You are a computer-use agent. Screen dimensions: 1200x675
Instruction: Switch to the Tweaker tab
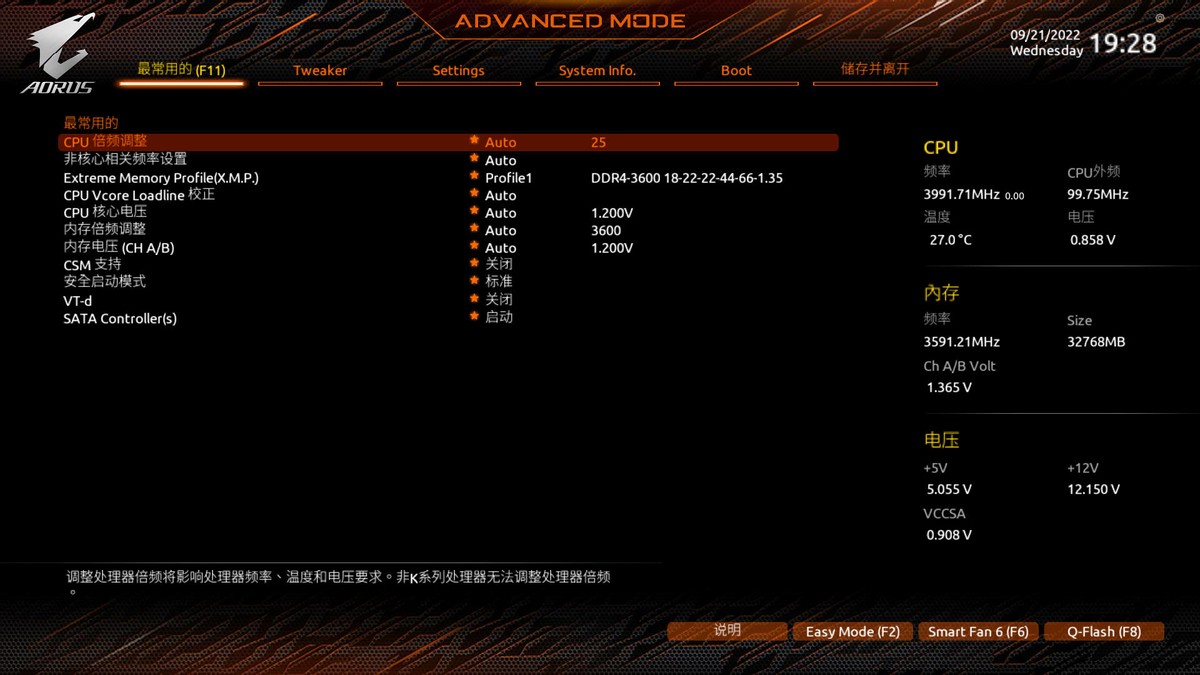pos(320,71)
